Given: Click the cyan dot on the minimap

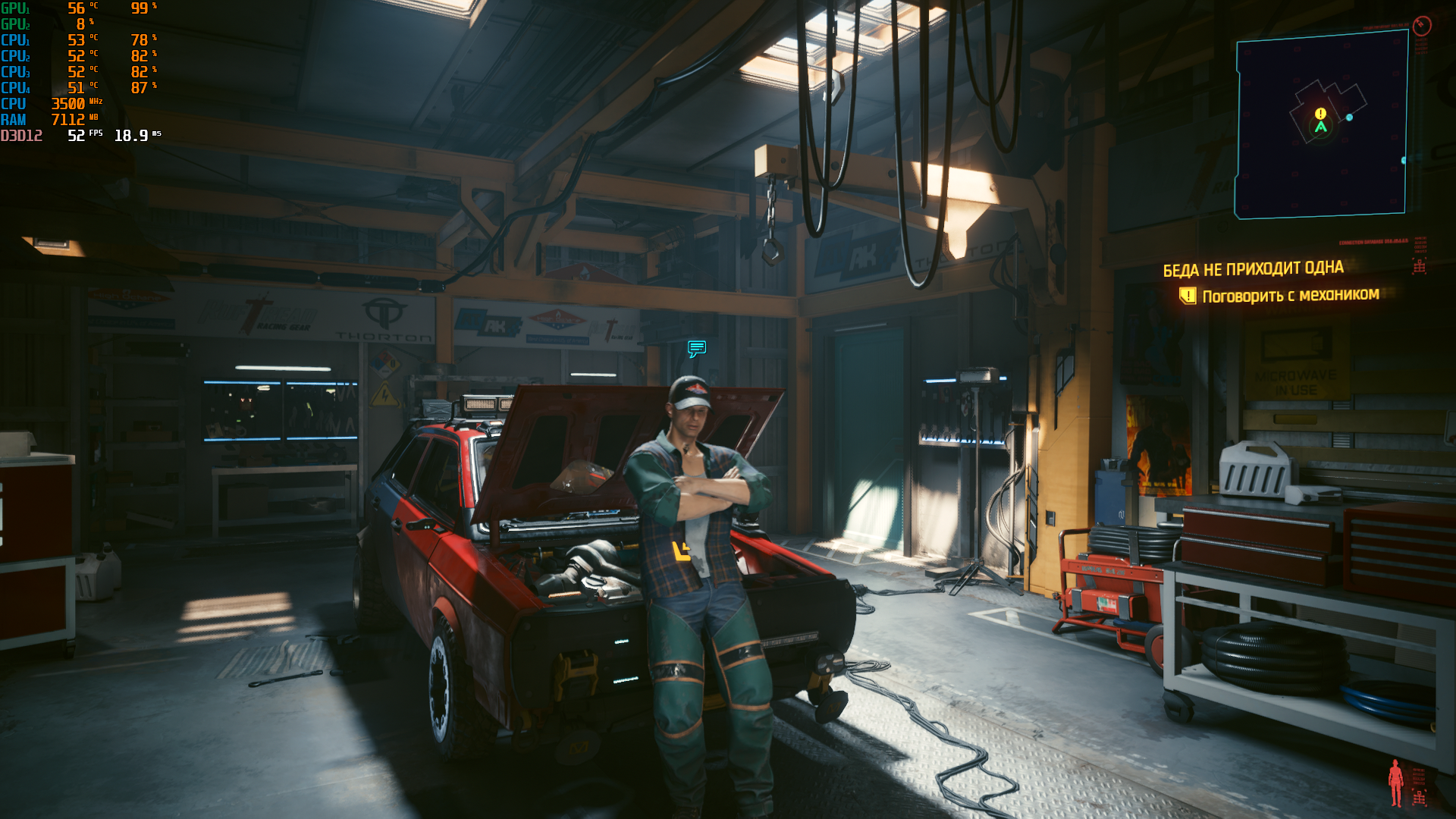Looking at the screenshot, I should pos(1349,118).
